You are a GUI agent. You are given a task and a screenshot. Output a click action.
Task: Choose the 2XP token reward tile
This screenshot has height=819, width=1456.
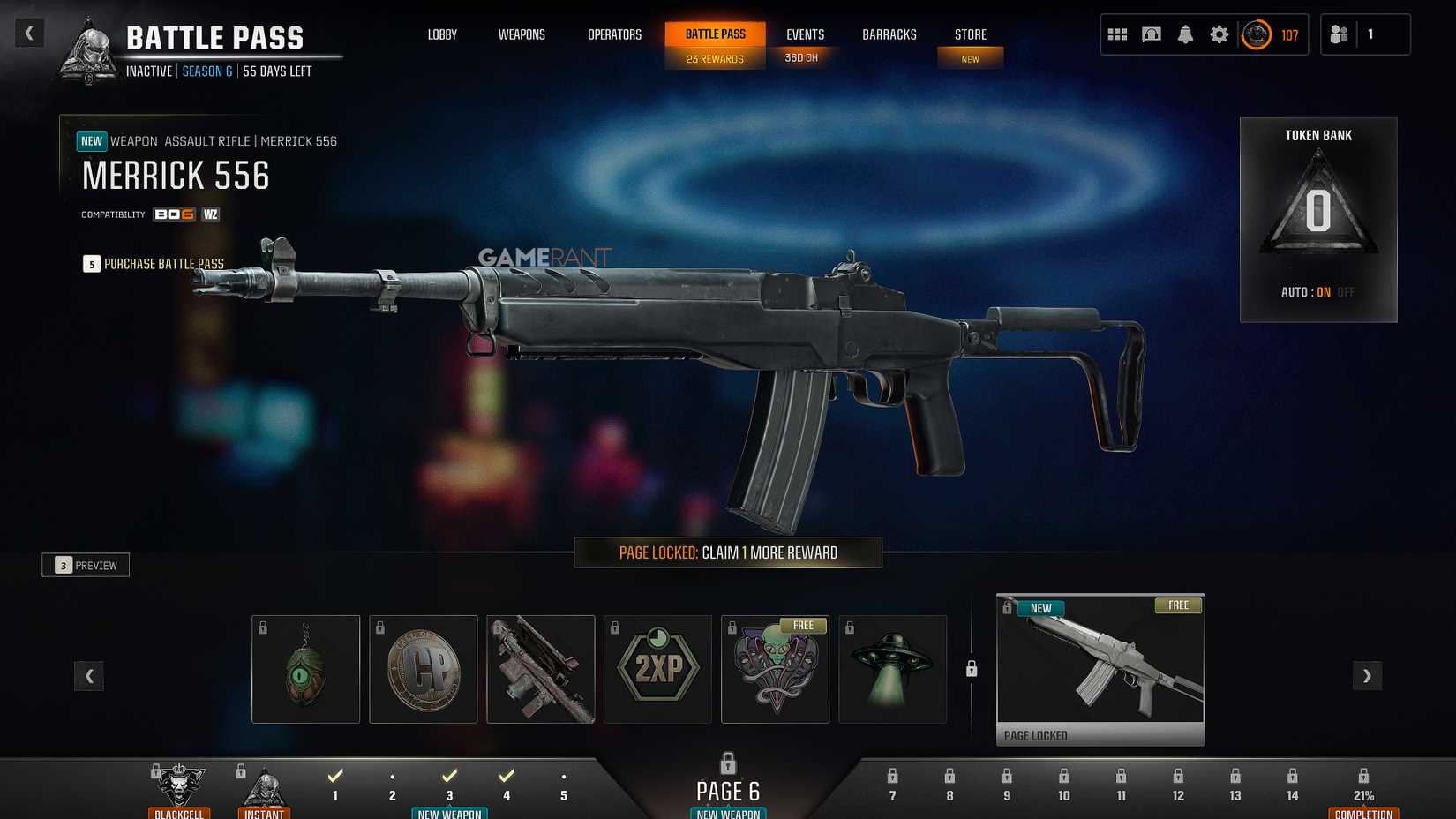coord(657,669)
